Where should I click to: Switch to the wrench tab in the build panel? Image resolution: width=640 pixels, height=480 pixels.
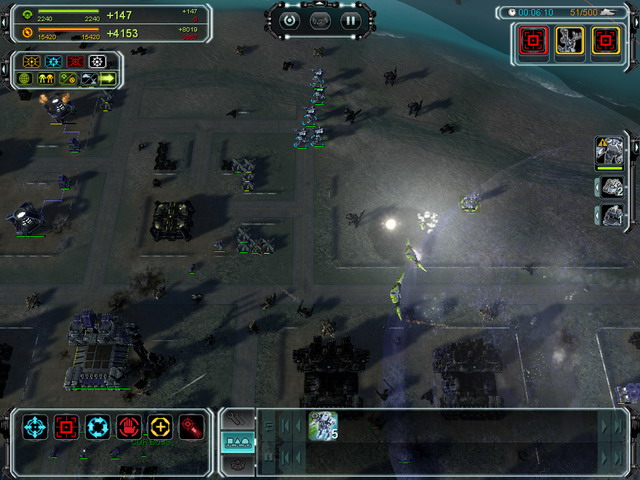point(236,418)
